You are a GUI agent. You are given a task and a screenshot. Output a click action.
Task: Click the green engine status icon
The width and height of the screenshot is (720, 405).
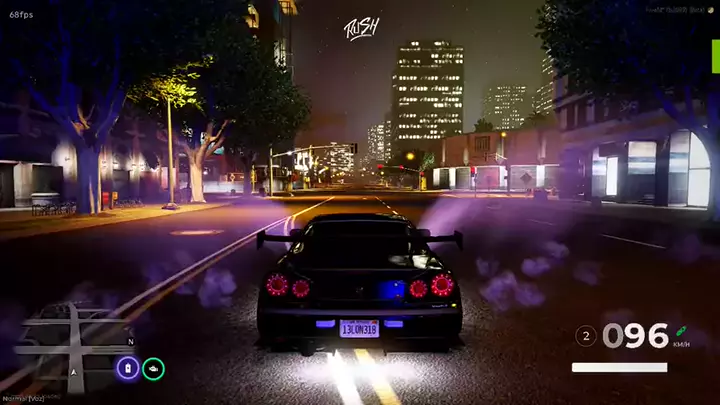(x=153, y=368)
